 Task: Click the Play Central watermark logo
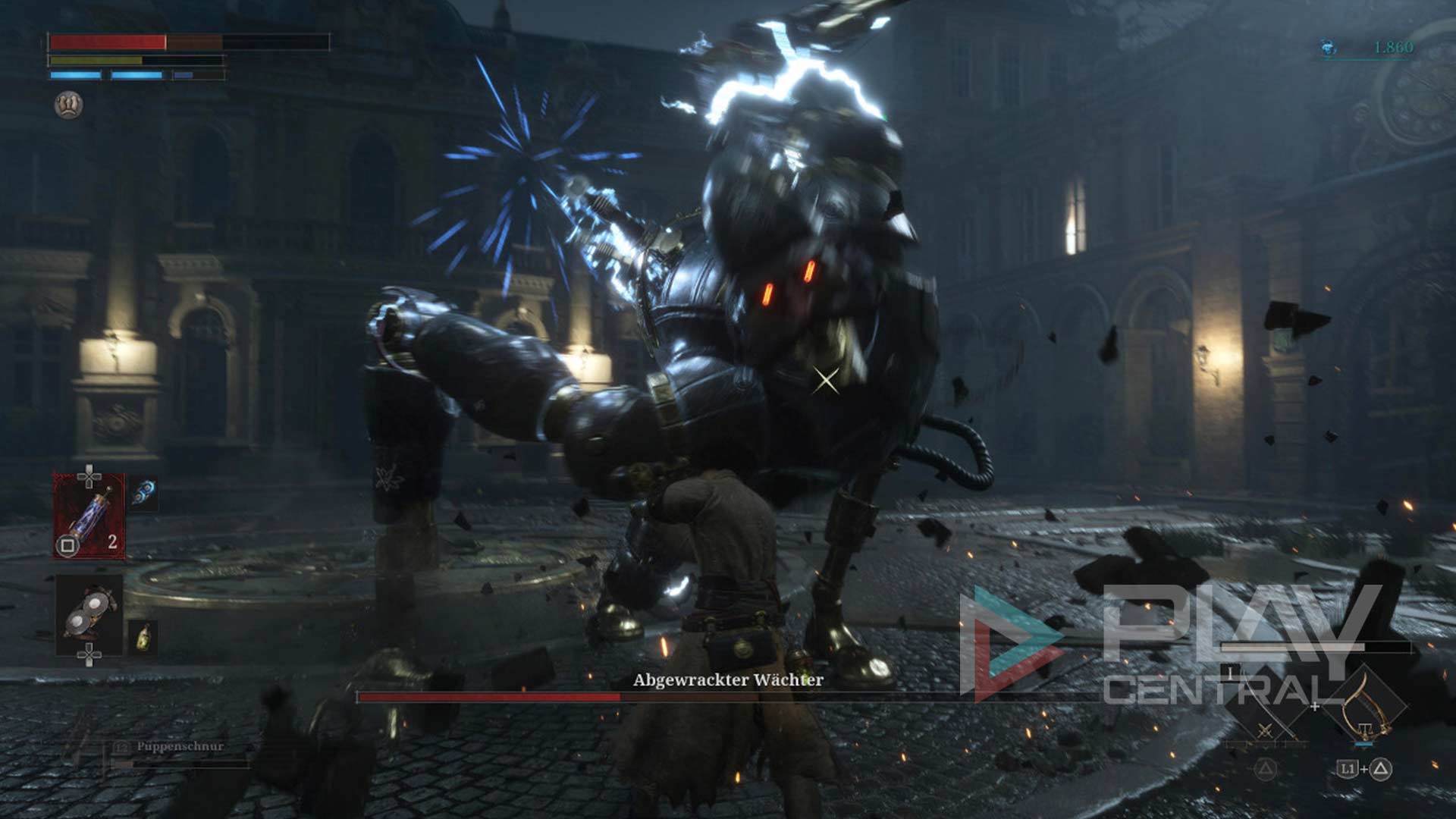coord(1009,643)
